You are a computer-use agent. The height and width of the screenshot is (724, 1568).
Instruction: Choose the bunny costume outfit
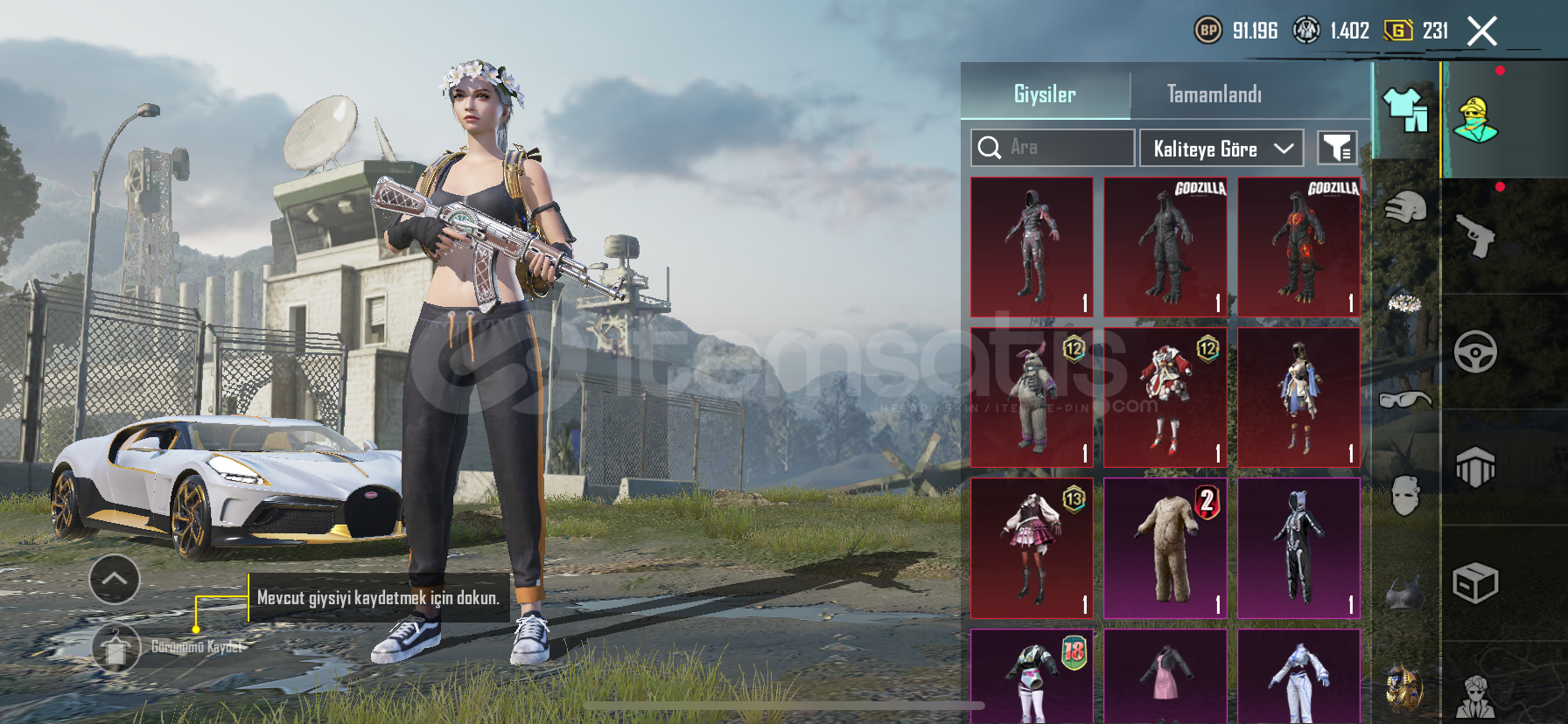[x=1032, y=397]
